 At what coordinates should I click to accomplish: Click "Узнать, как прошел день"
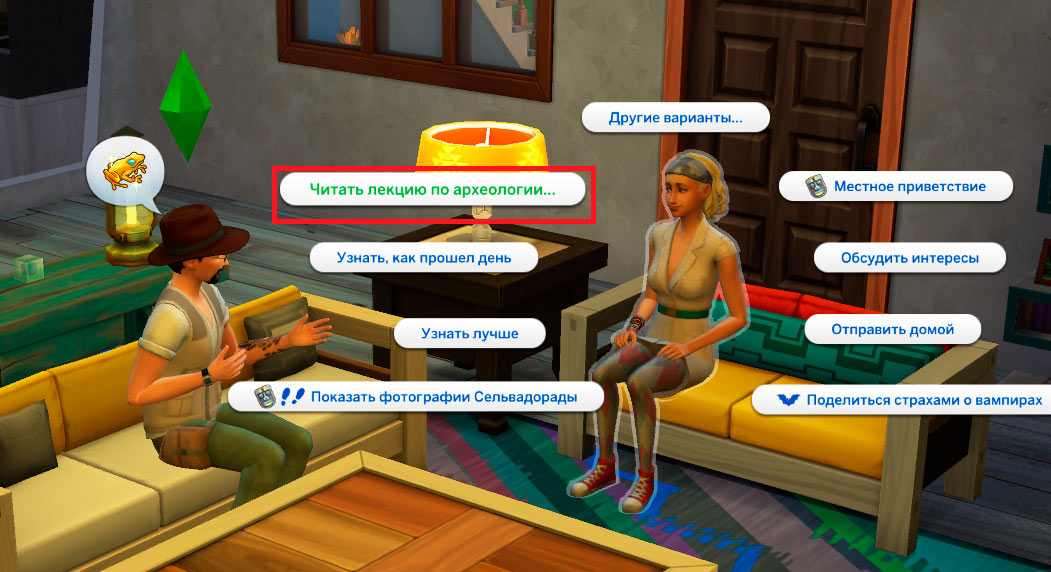[424, 258]
